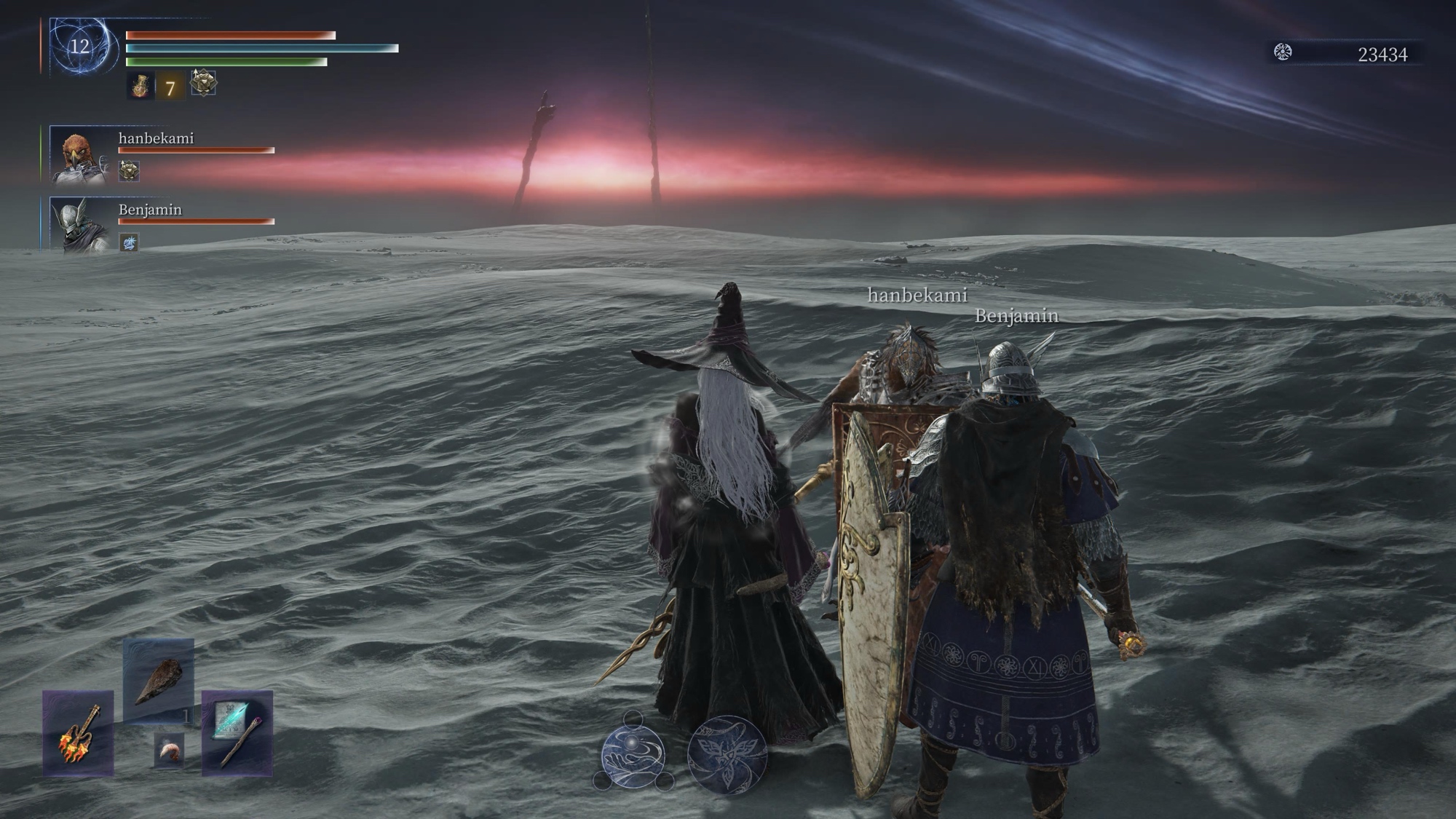Viewport: 1456px width, 819px height.
Task: Select the staff and scroll spell slot
Action: pyautogui.click(x=237, y=732)
